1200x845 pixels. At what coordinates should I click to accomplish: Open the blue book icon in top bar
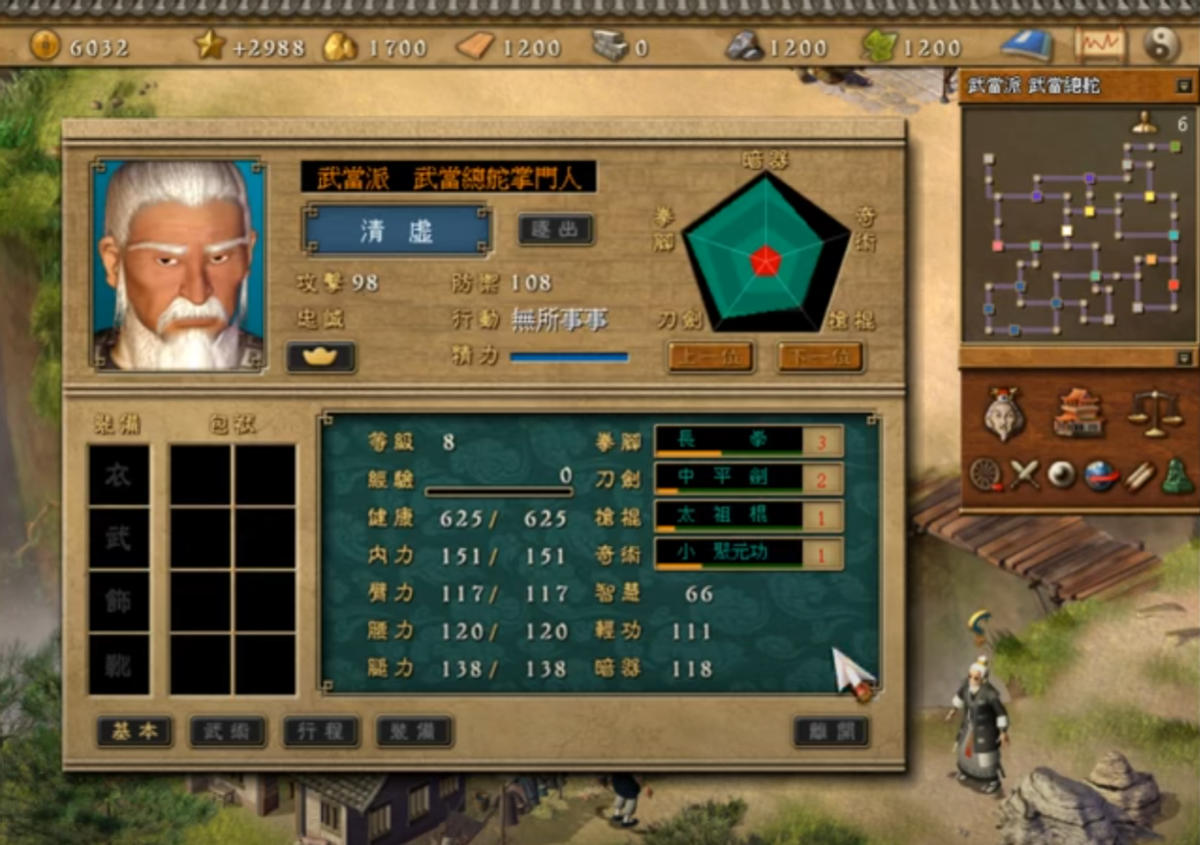[1027, 46]
